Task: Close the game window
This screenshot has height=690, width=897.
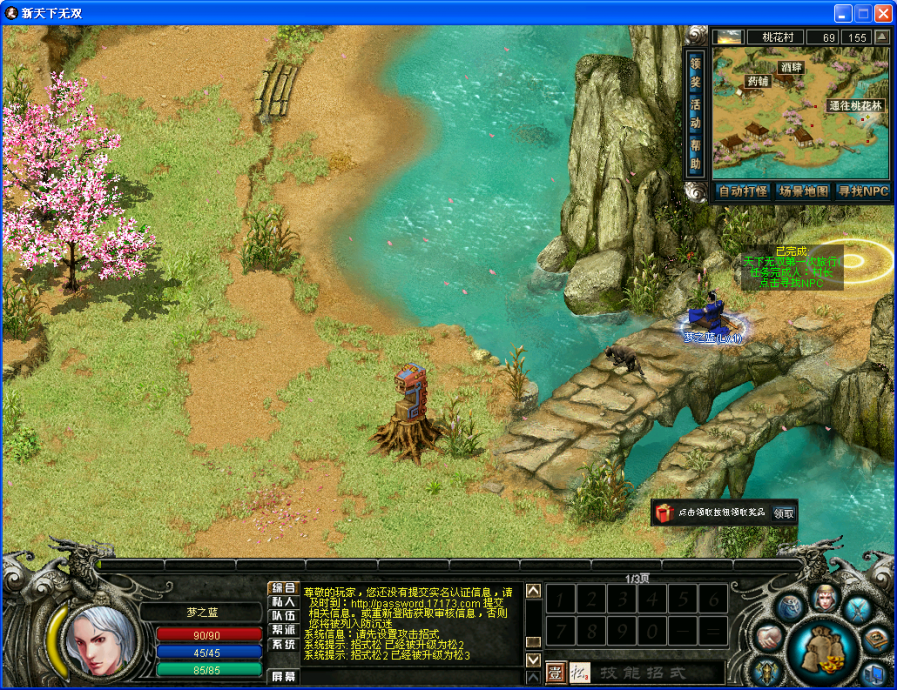Action: 883,14
